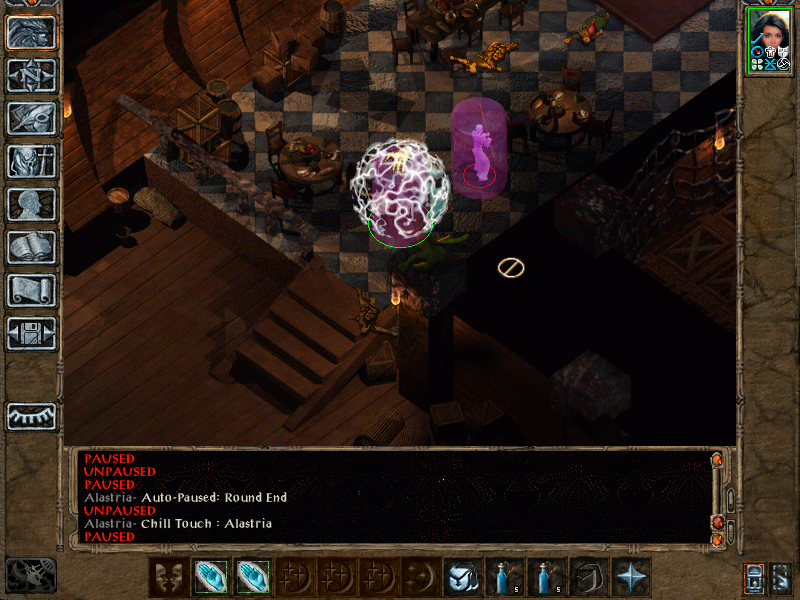Viewport: 800px width, 600px height.
Task: Open the mage spellbook with the open-book button
Action: coord(31,247)
